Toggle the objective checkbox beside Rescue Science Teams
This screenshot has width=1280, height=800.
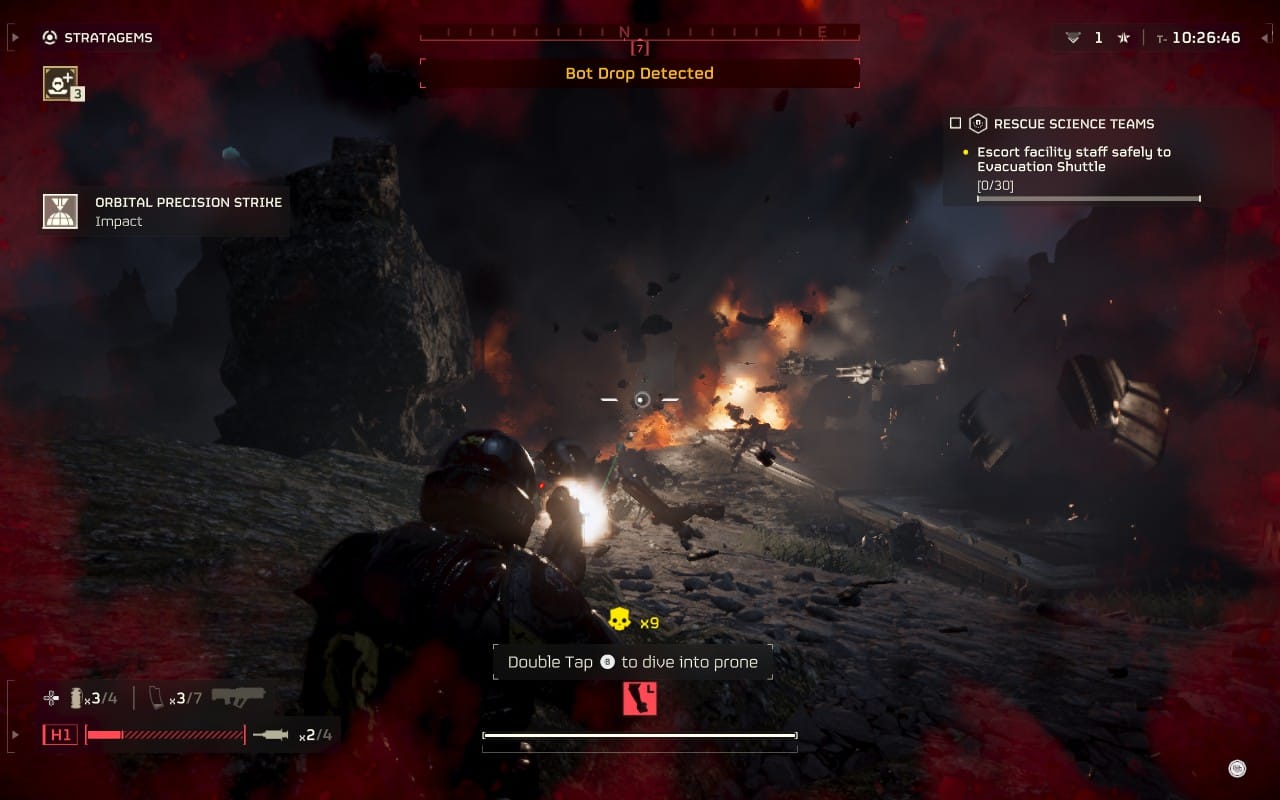(955, 124)
